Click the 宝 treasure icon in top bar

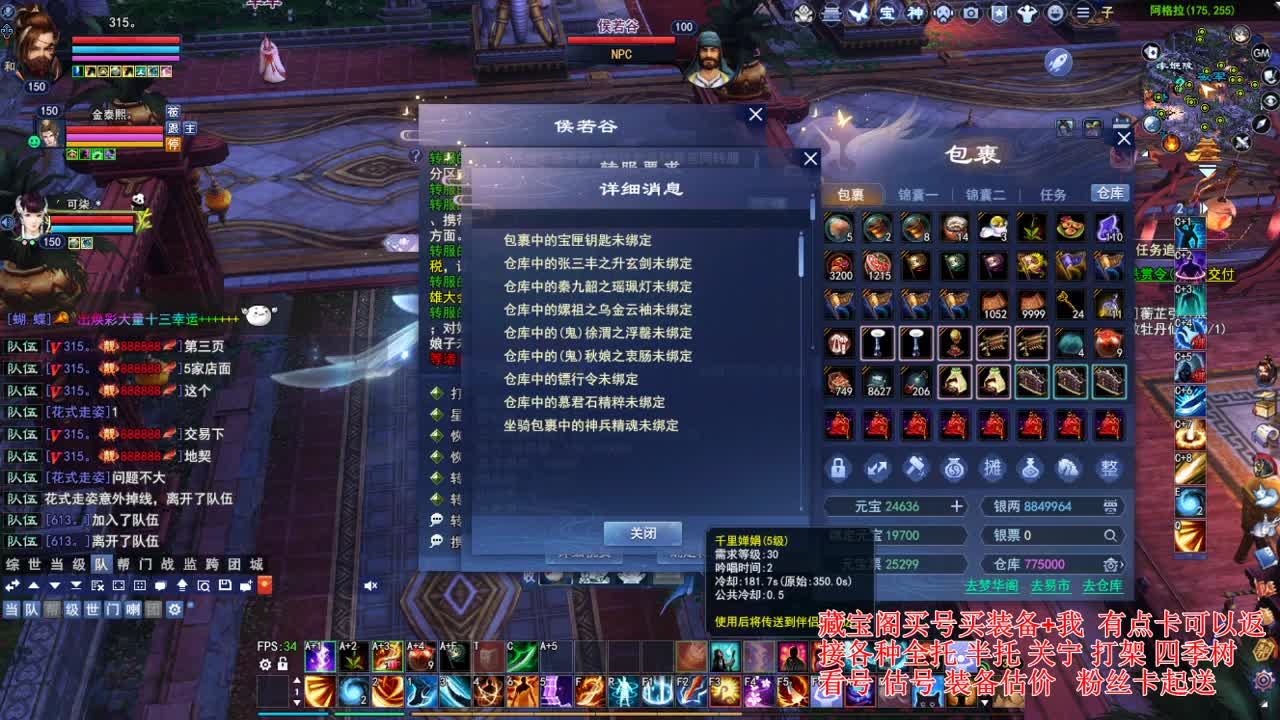point(889,12)
